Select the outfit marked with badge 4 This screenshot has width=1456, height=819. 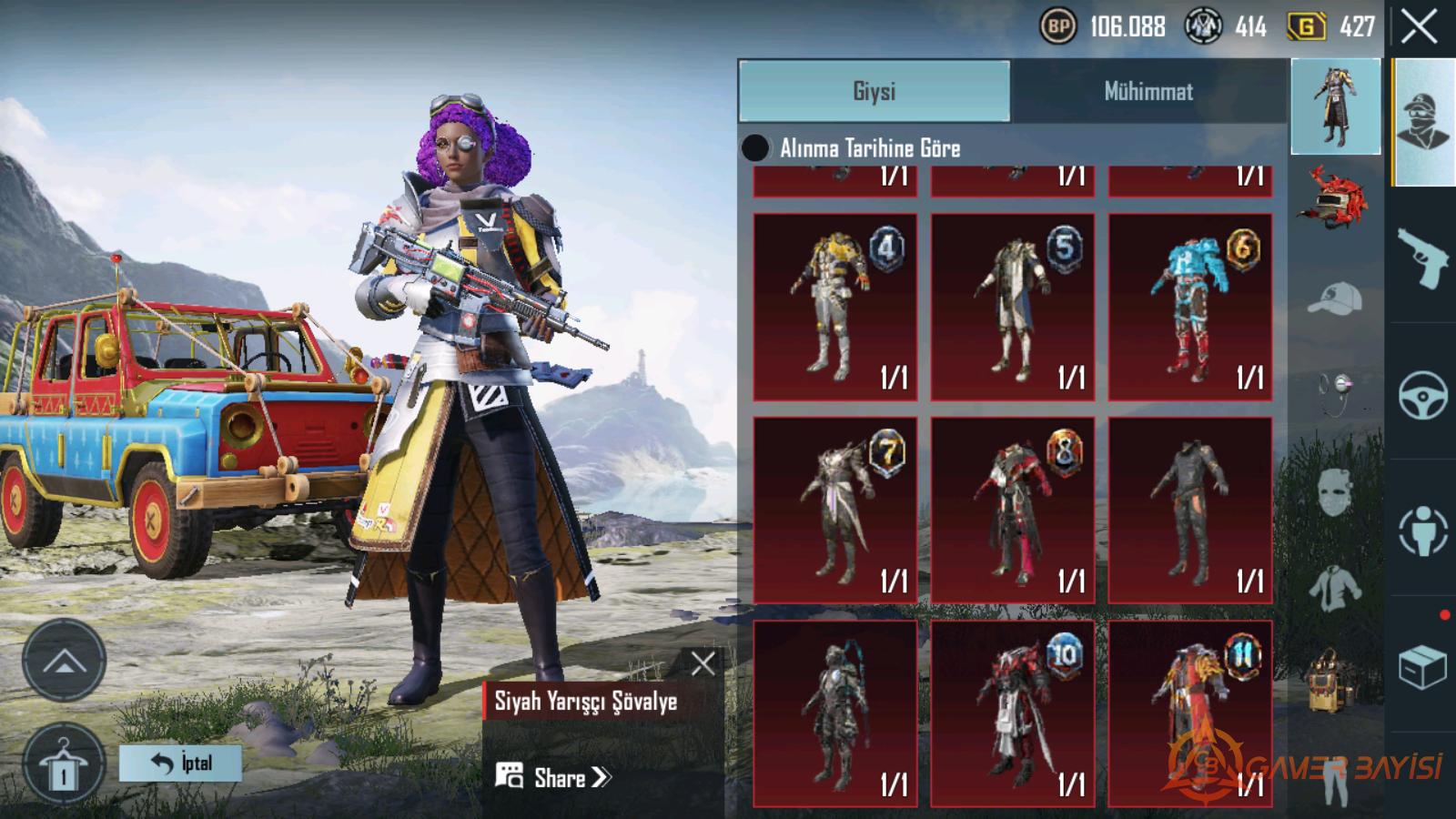pos(834,308)
